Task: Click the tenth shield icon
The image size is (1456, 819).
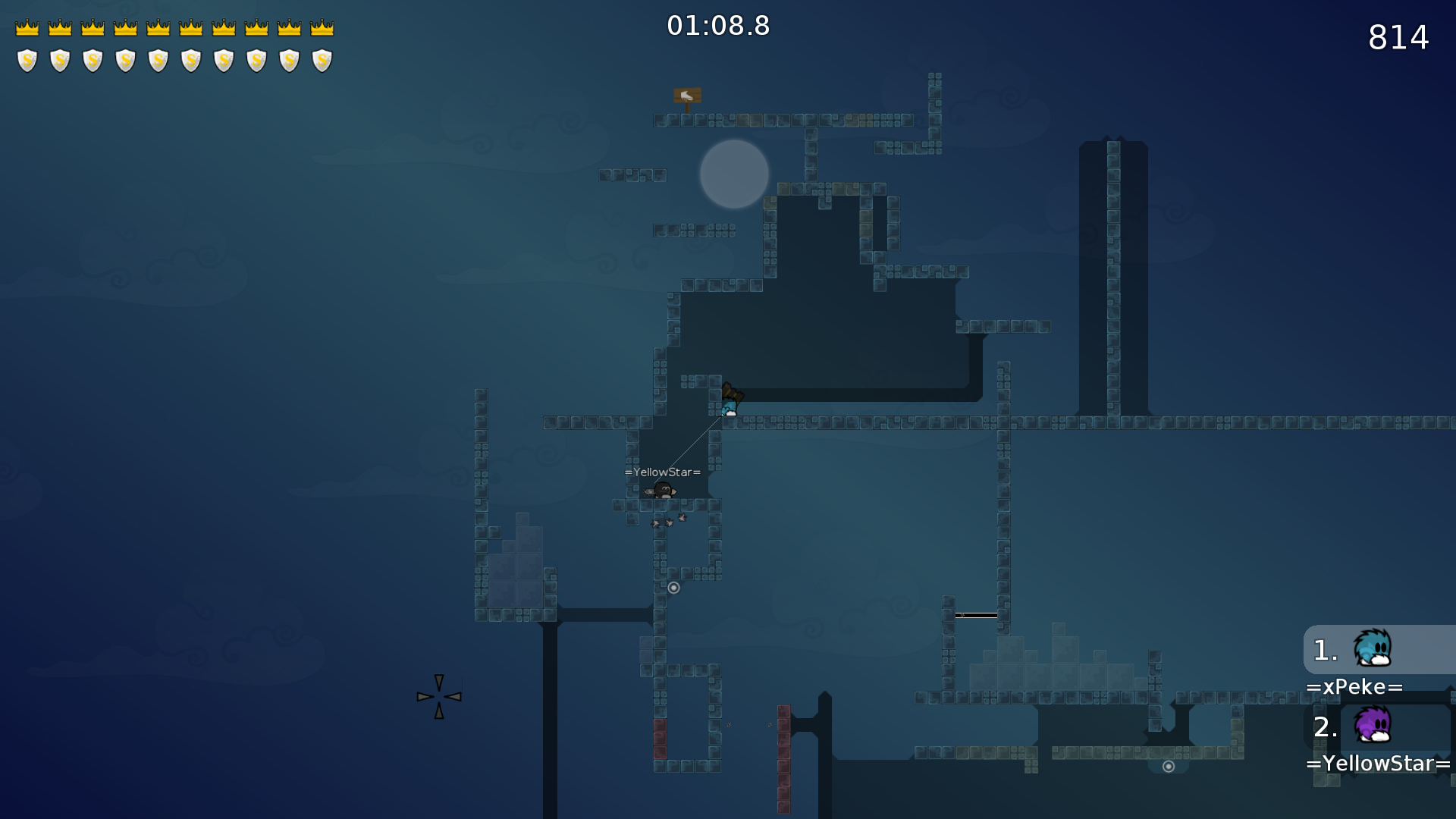Action: (x=323, y=58)
